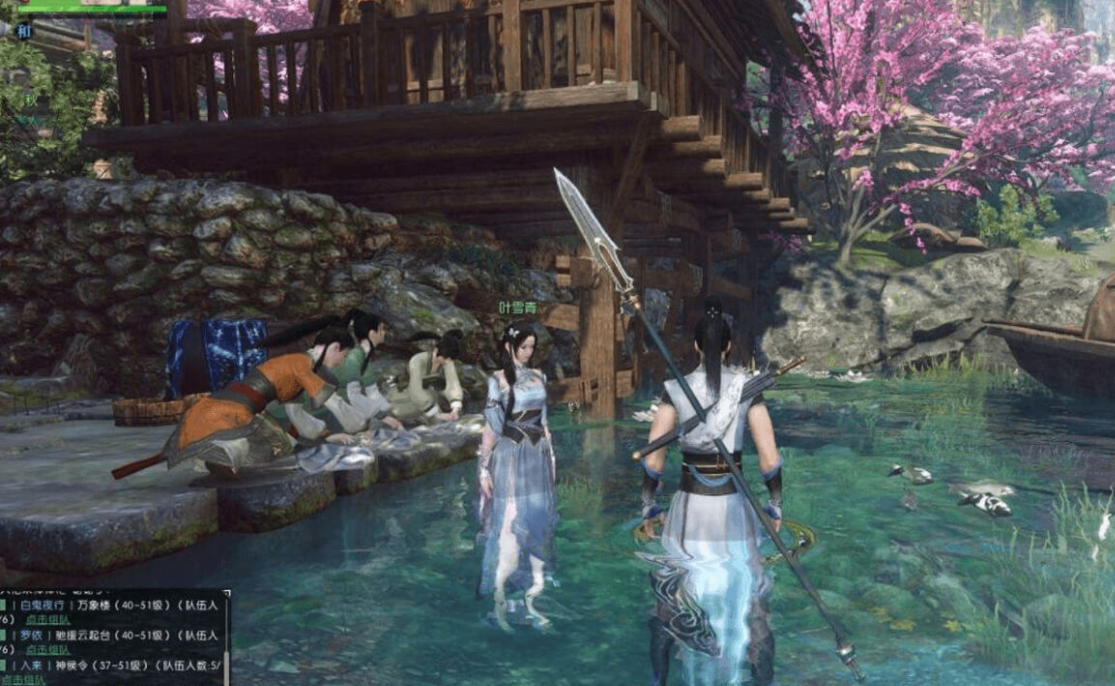Select player name 罗依 in chat
1115x686 pixels.
click(x=30, y=635)
